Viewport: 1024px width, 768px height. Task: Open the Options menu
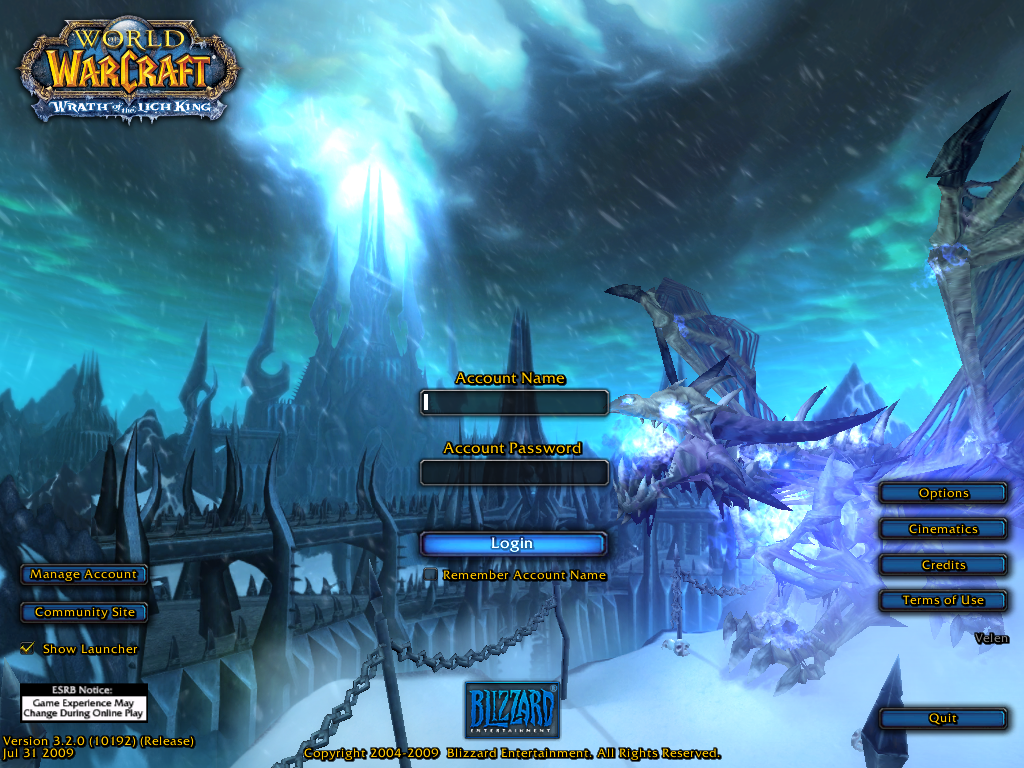coord(943,493)
